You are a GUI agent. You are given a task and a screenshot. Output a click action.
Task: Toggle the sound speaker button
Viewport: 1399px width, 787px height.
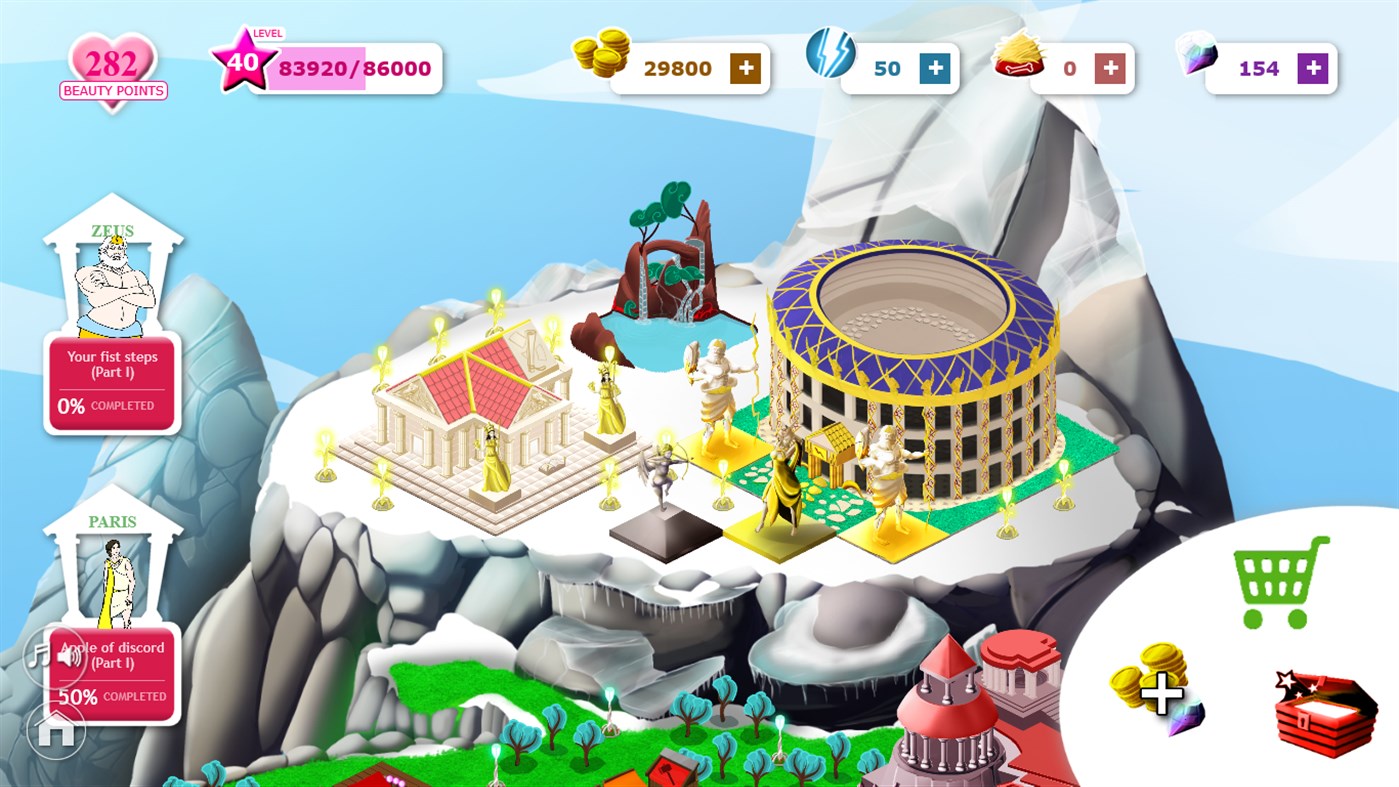70,657
